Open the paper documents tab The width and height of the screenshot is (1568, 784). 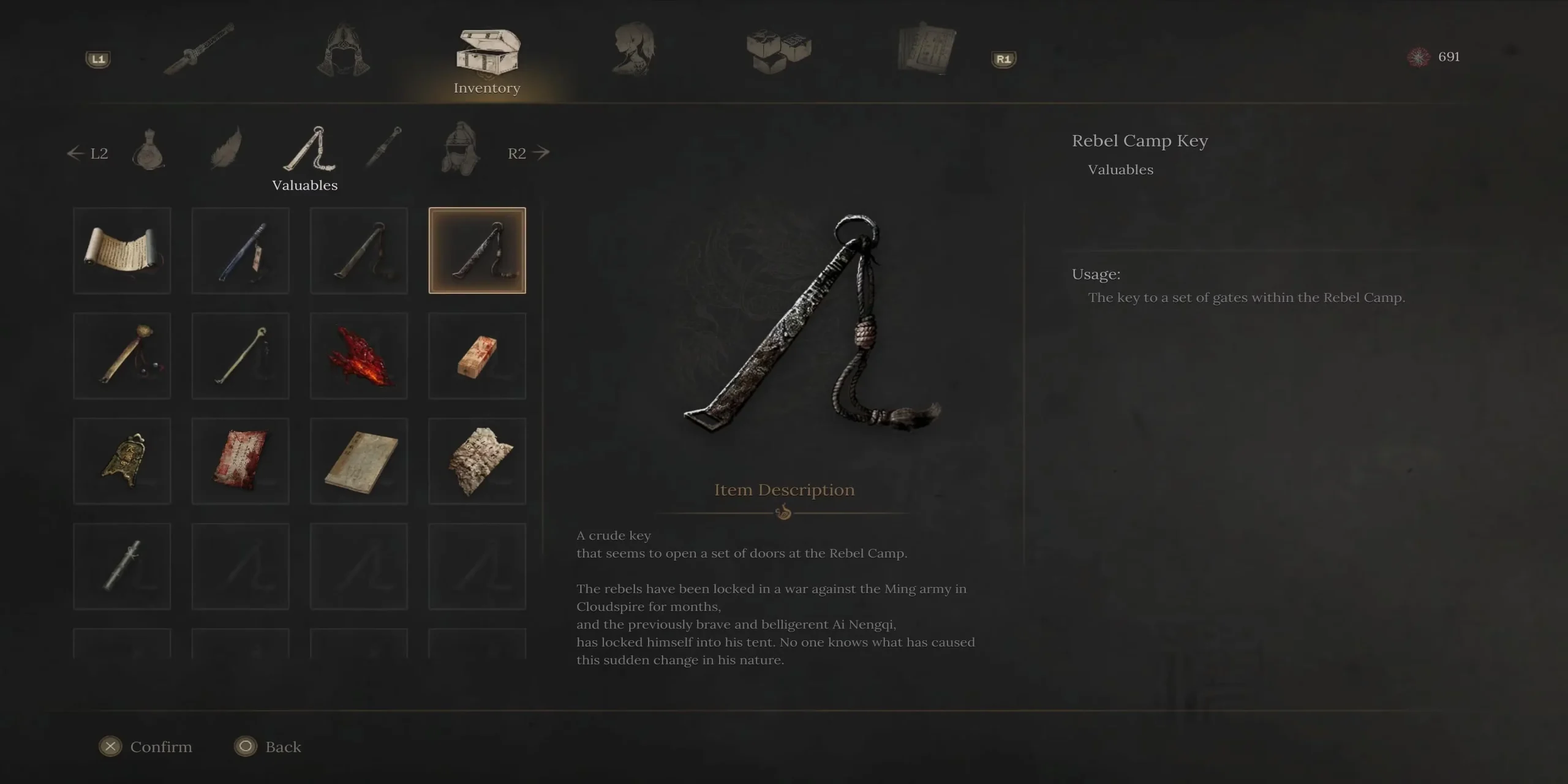click(x=925, y=49)
